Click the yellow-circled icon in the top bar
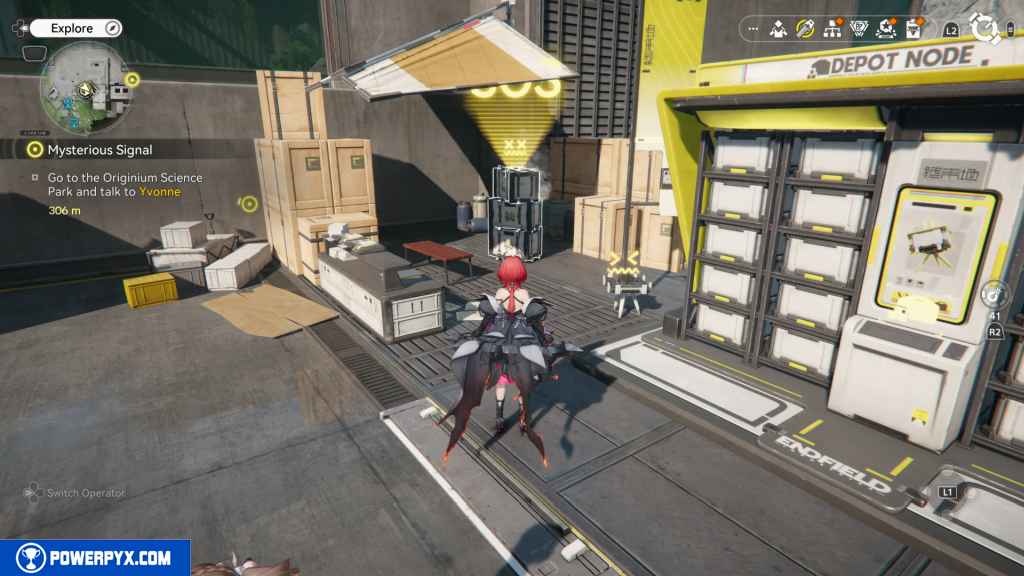Screen dimensions: 1024x576 tap(805, 28)
